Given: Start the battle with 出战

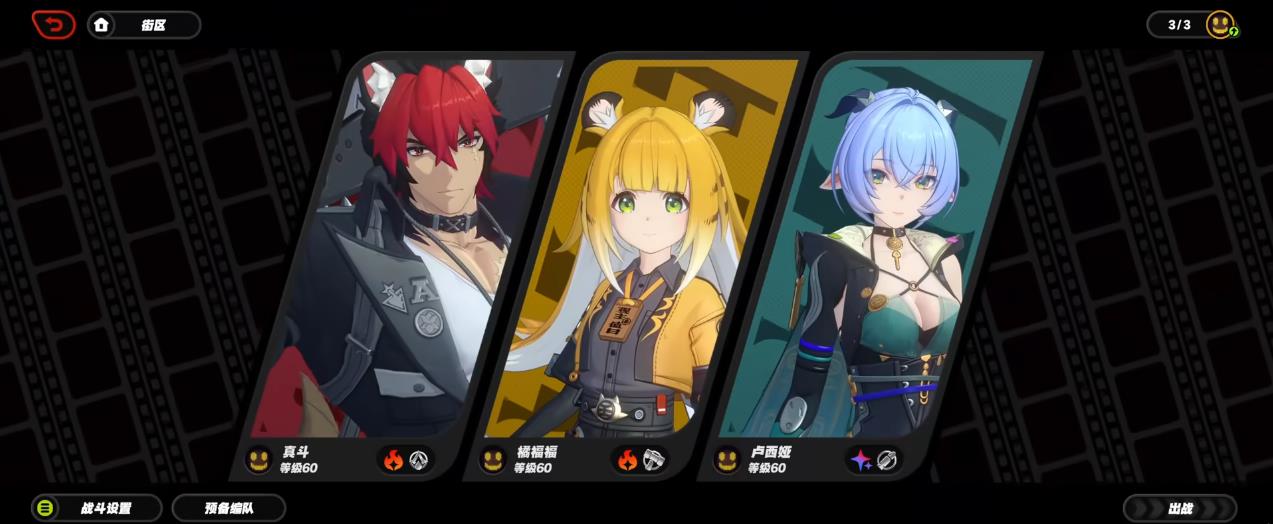Looking at the screenshot, I should click(1180, 508).
